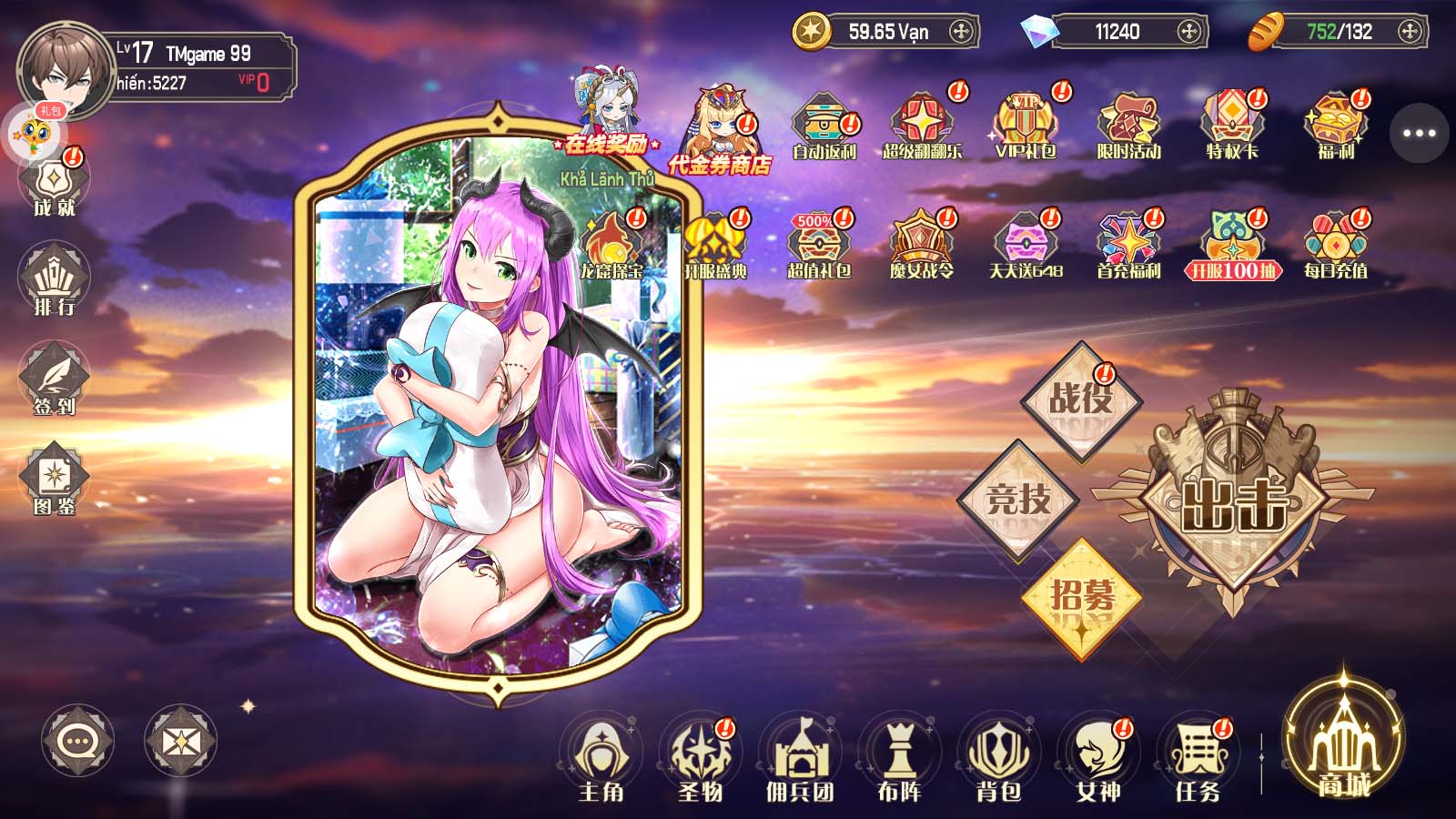The height and width of the screenshot is (819, 1456).
Task: Open the chat bubble button
Action: point(78,742)
